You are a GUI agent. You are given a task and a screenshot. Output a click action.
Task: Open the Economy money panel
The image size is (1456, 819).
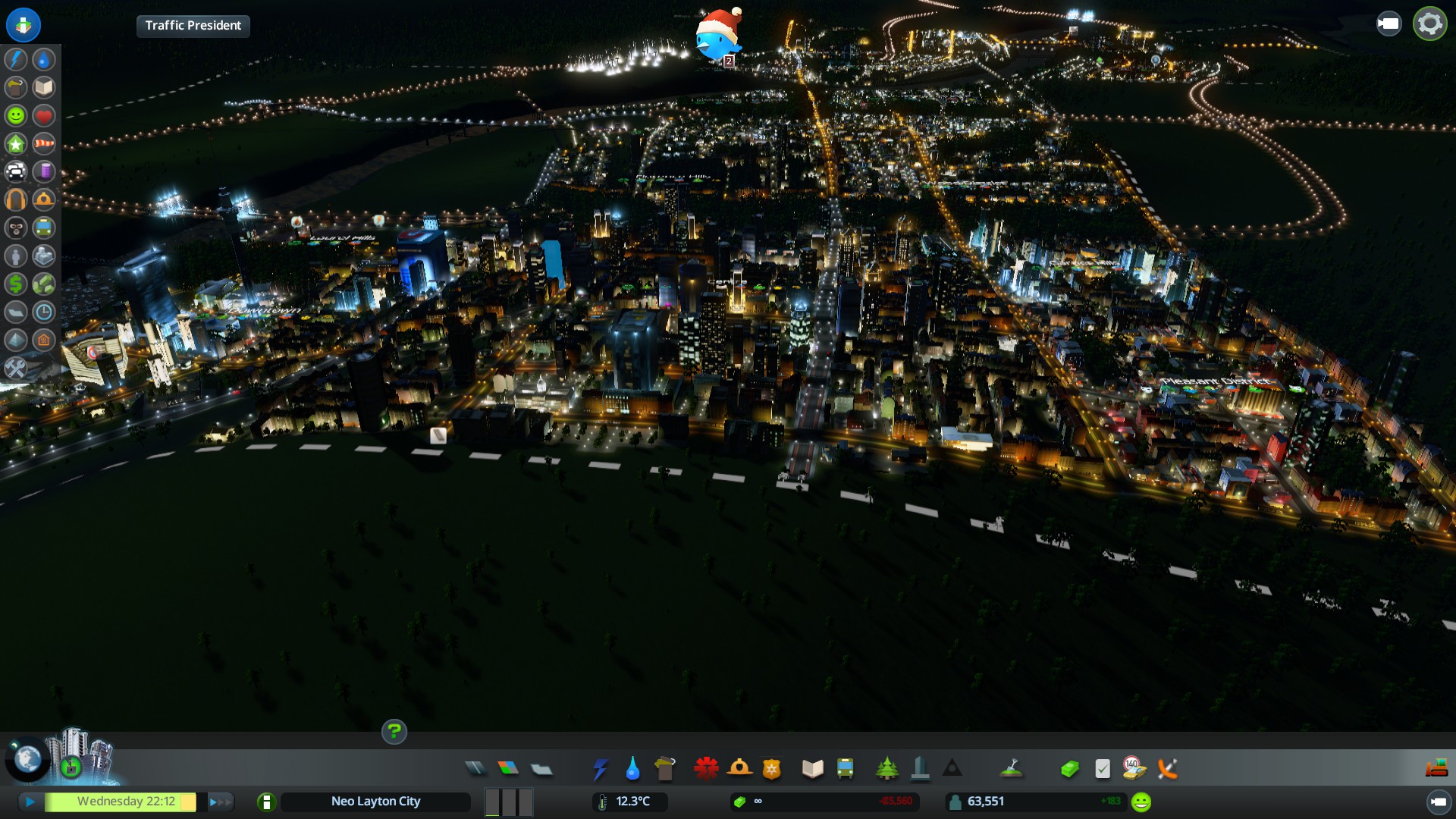1069,769
